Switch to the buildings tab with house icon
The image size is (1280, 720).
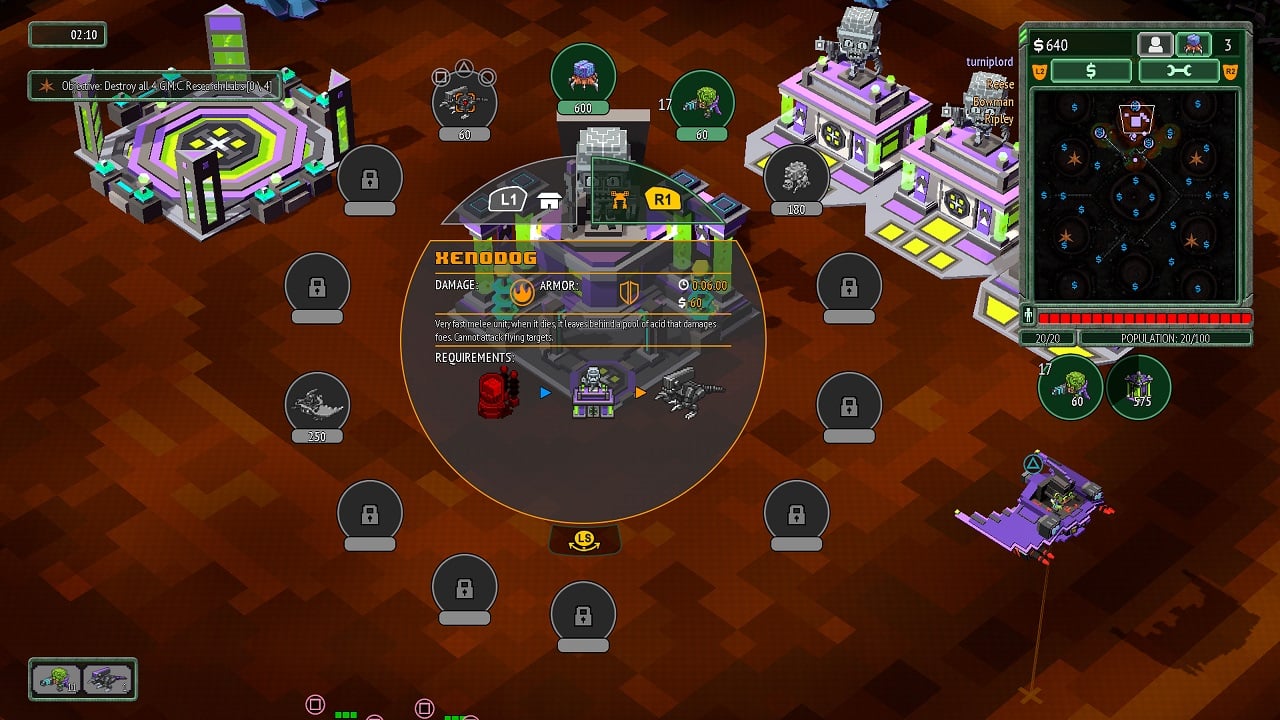549,200
